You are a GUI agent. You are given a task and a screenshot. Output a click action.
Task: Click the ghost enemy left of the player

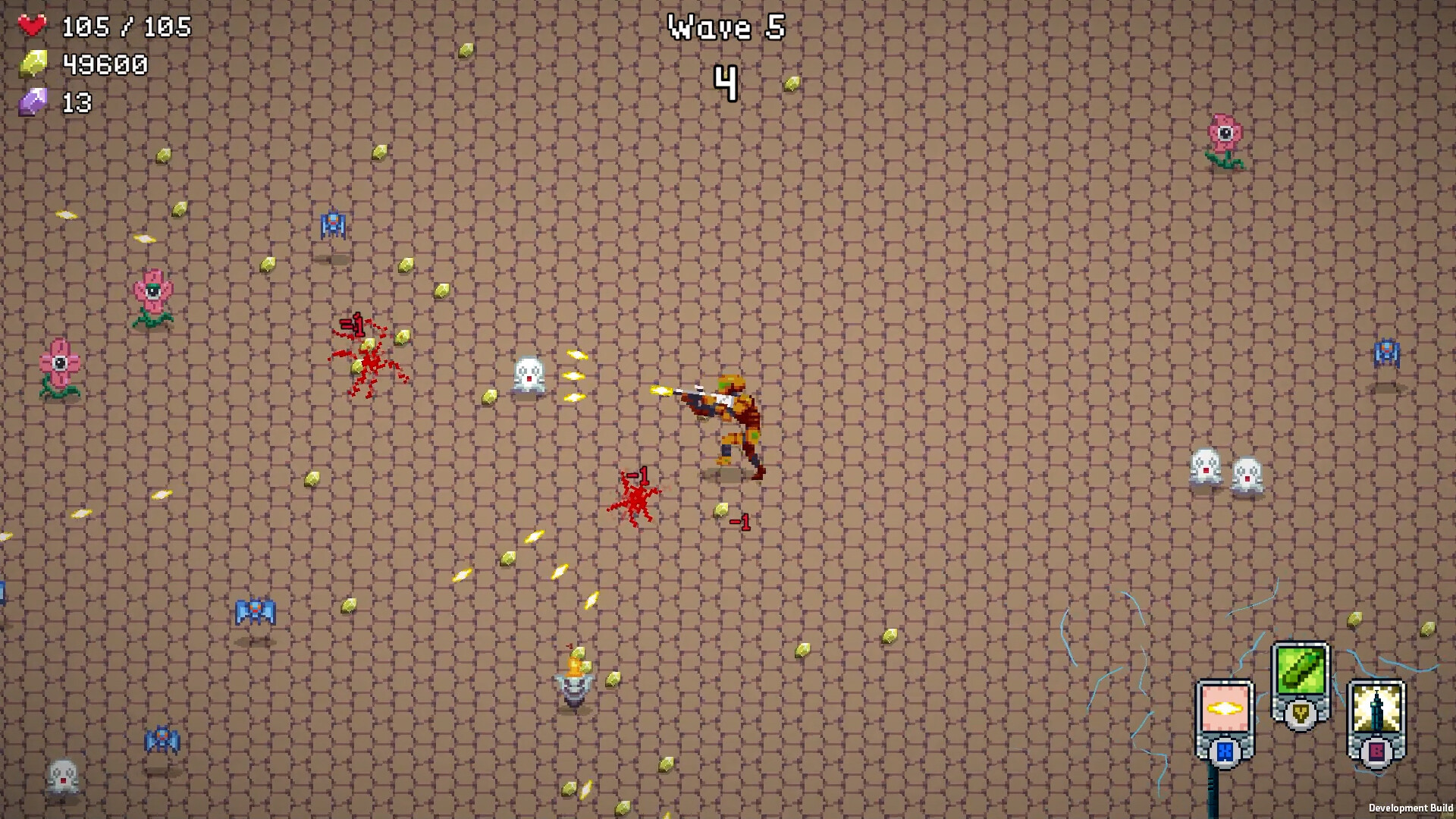[529, 374]
